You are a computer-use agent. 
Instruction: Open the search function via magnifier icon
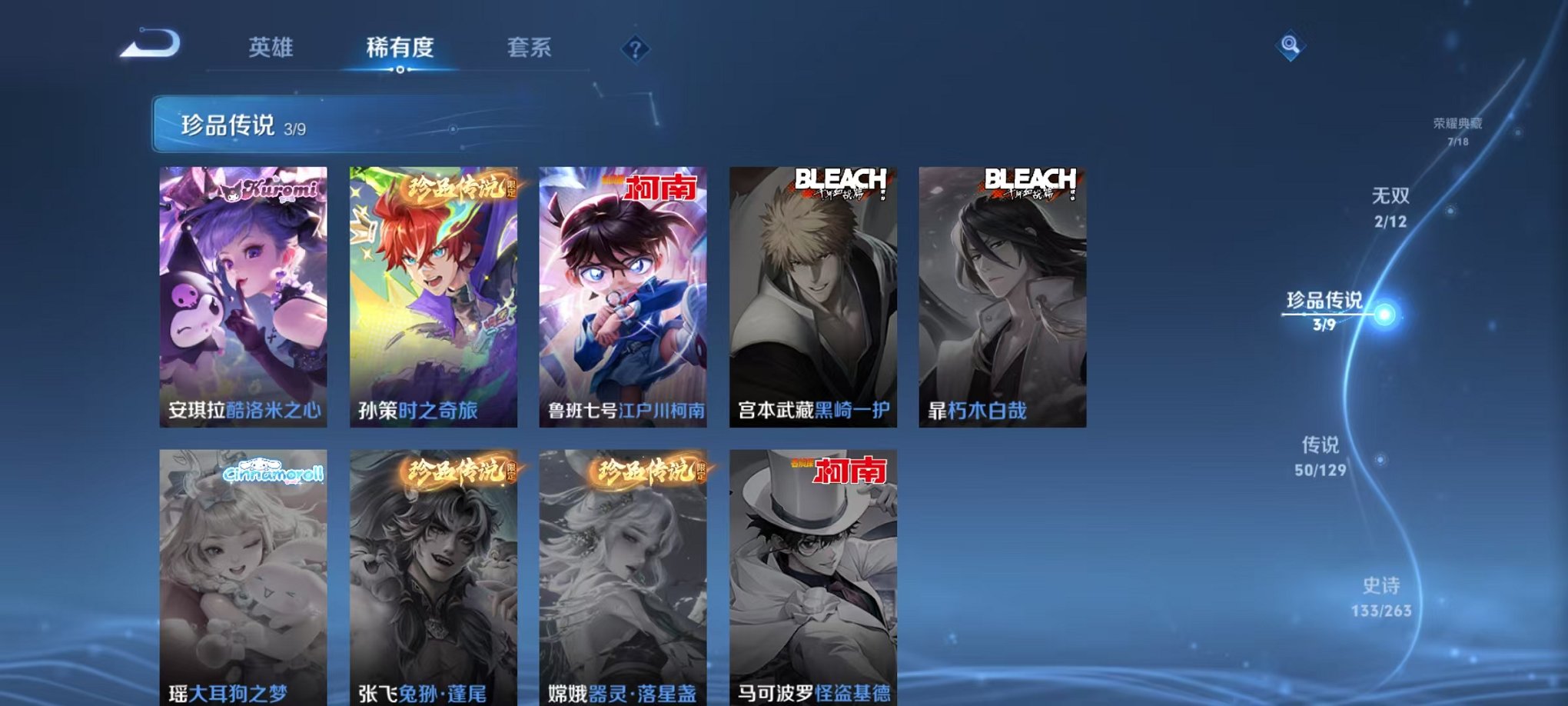(x=1291, y=44)
